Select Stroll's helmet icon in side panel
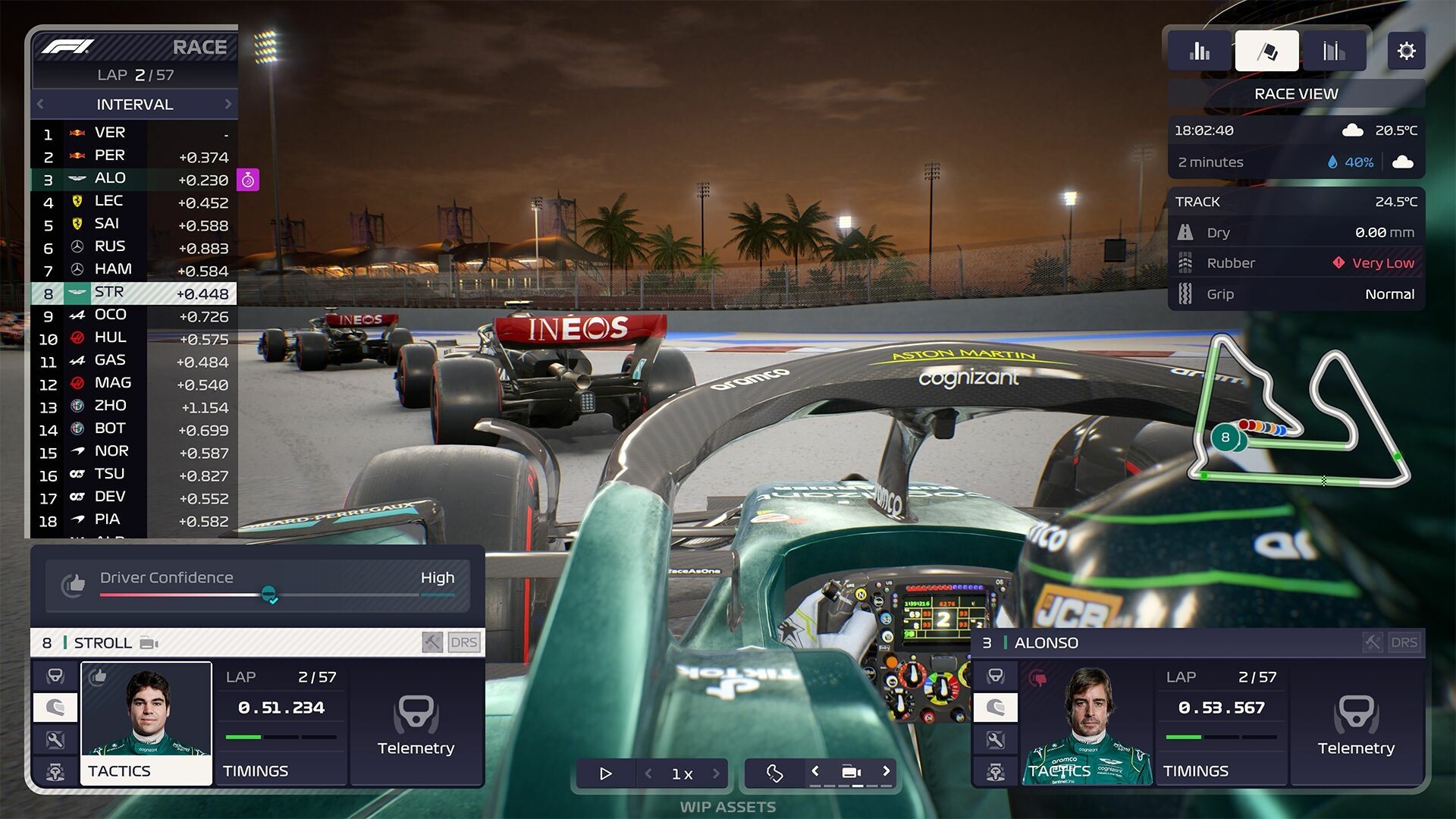Screen dimensions: 1456x819 [55, 707]
